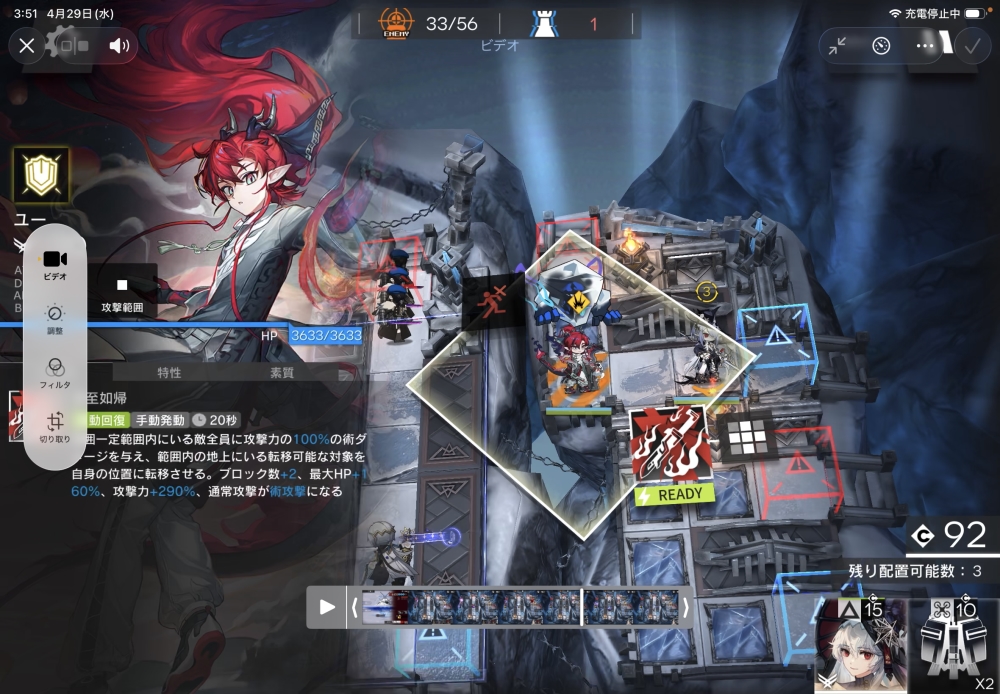
Task: Switch to the 特性 tab
Action: point(169,372)
